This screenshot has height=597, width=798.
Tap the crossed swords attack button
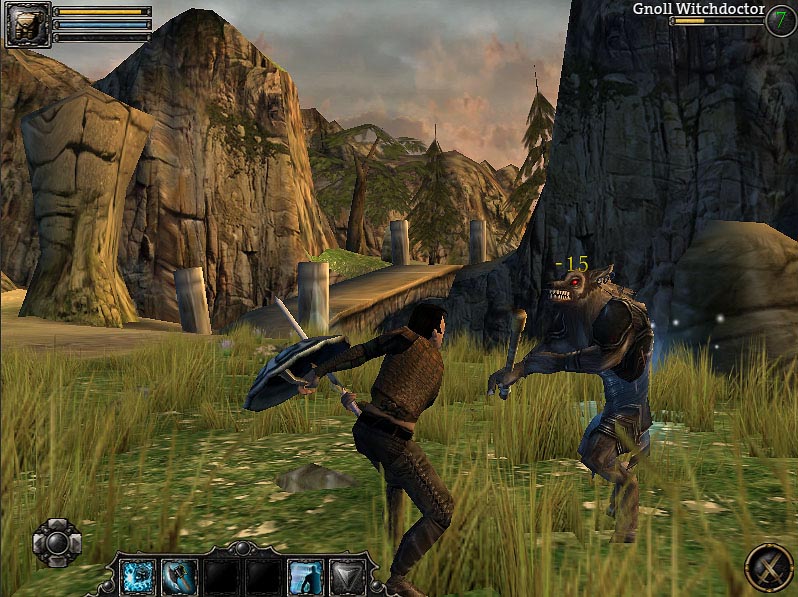769,567
